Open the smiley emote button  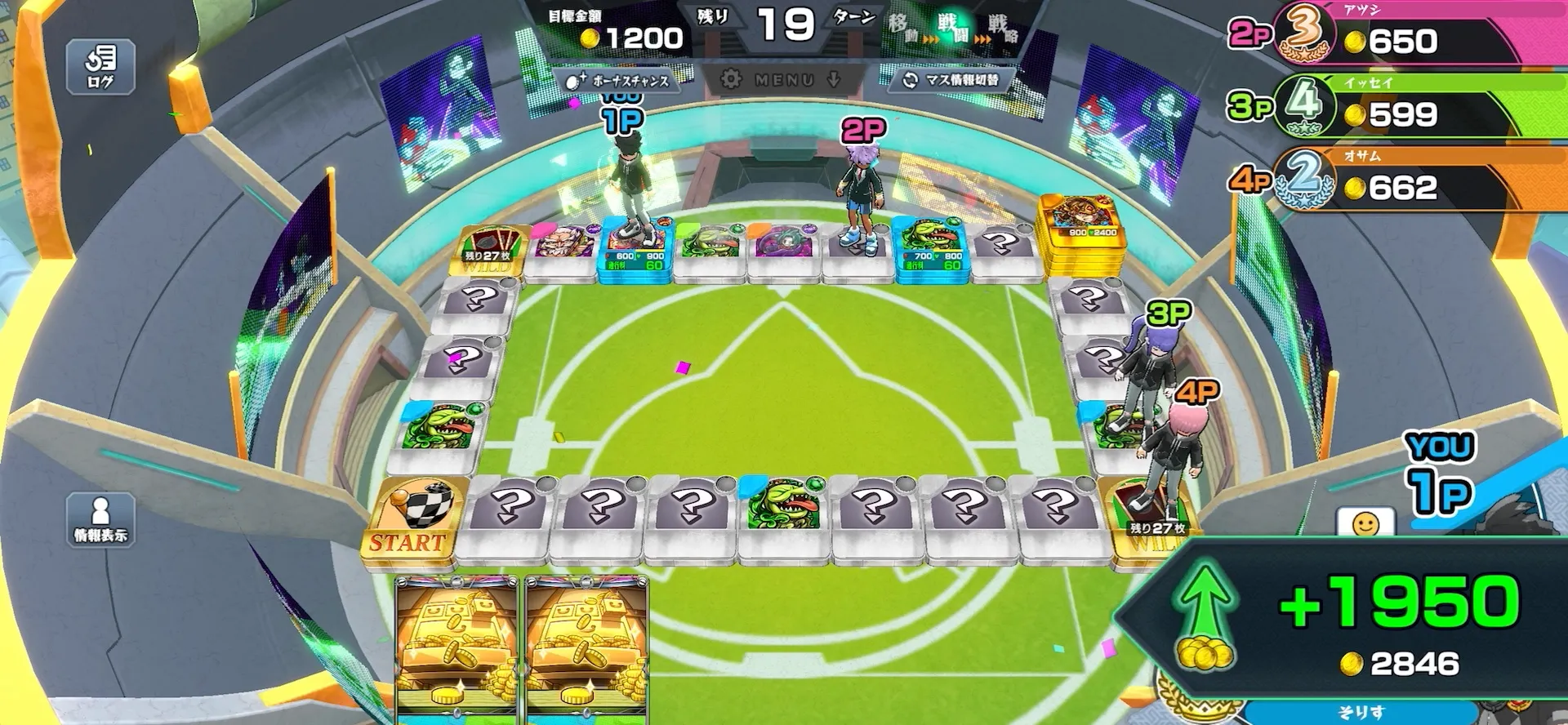(x=1365, y=523)
